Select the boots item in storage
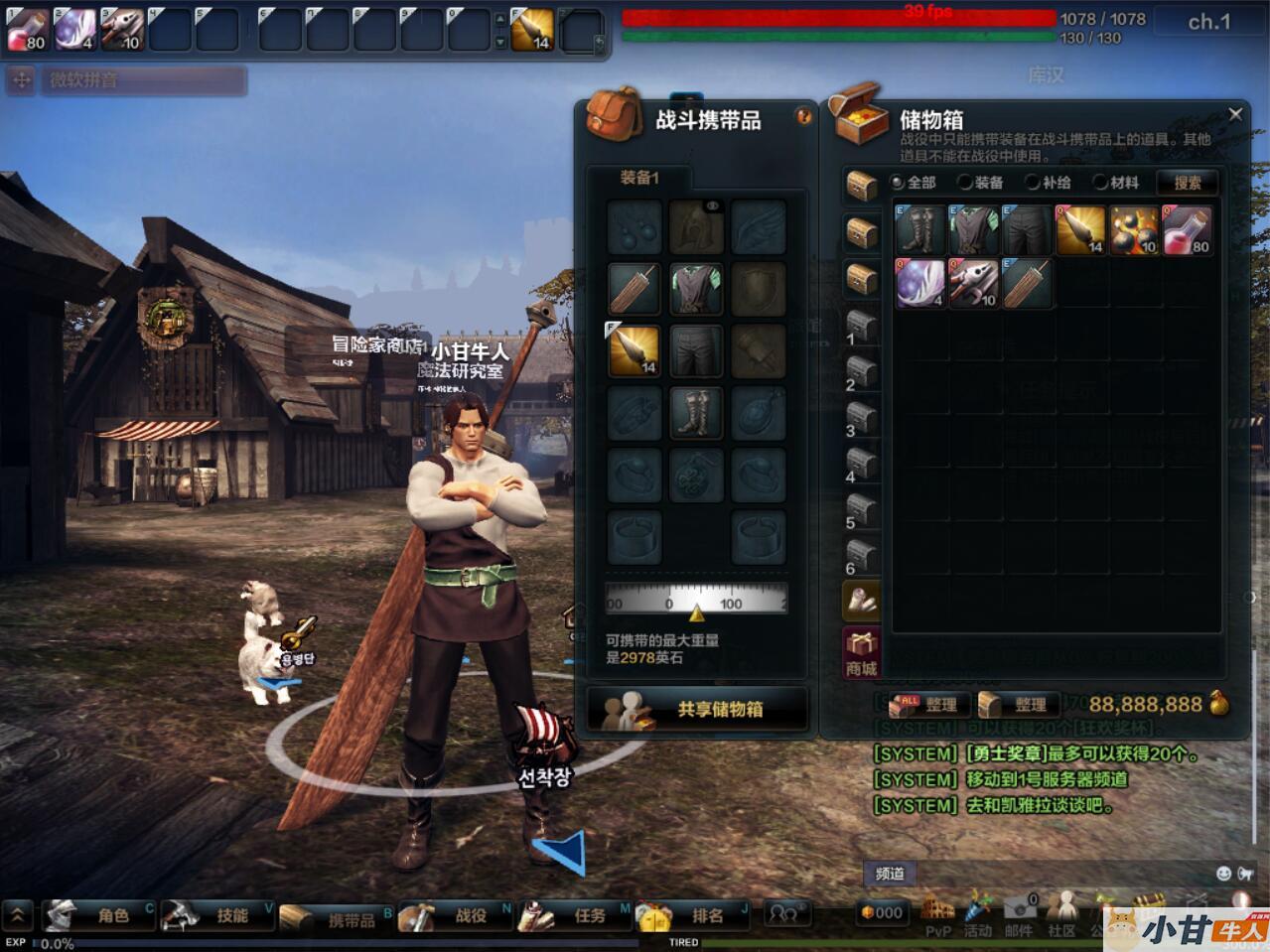Image resolution: width=1270 pixels, height=952 pixels. click(x=919, y=230)
